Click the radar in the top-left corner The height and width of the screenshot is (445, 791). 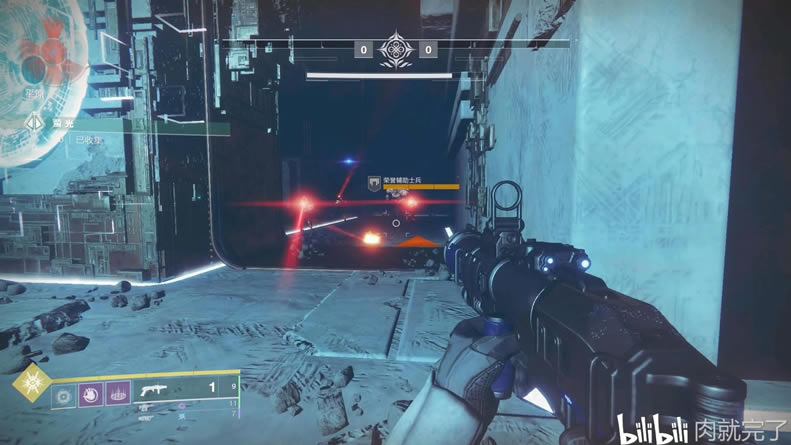(40, 55)
